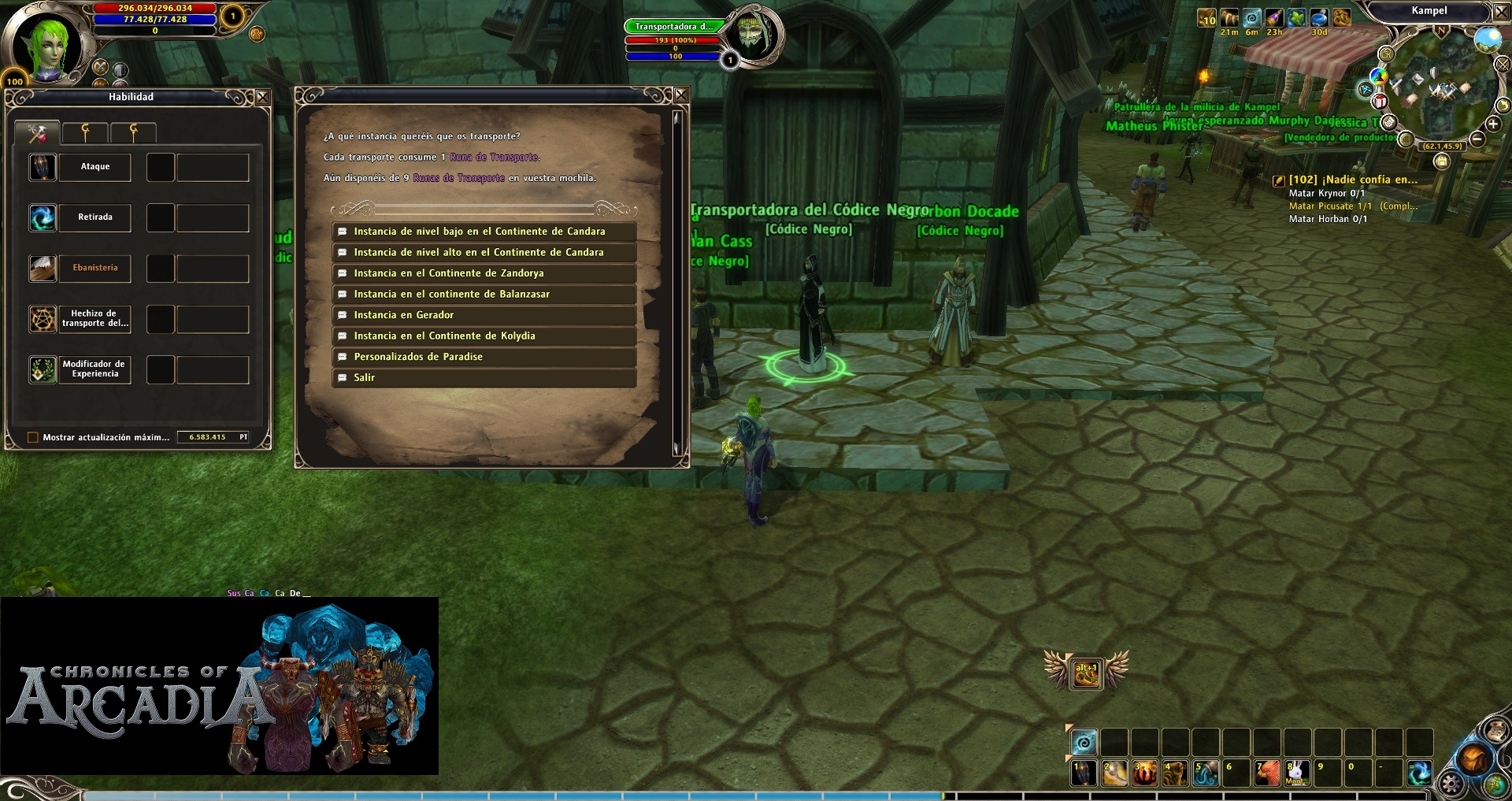
Task: Toggle Mostrar actualización máxima checkbox
Action: click(x=33, y=438)
